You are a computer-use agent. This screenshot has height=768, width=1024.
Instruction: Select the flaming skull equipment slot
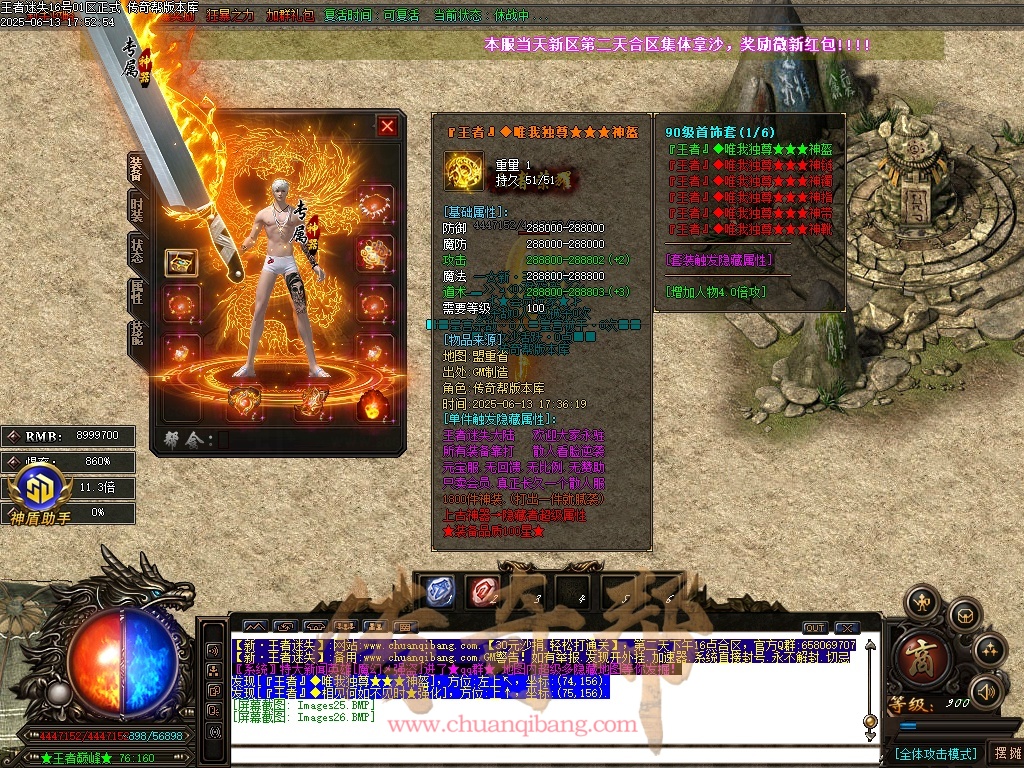pyautogui.click(x=374, y=403)
